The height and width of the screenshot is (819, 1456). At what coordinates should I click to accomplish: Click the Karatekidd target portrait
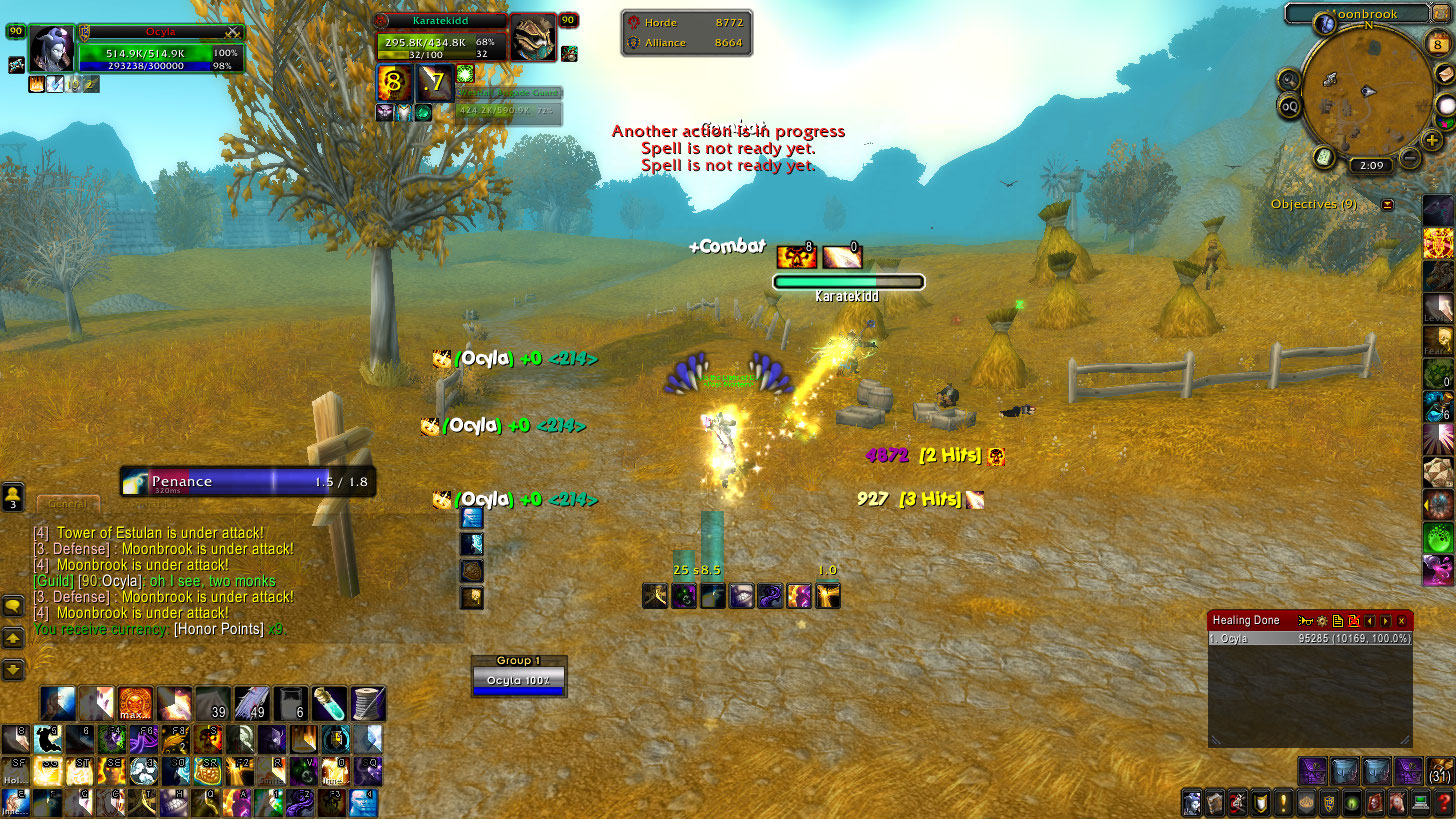pyautogui.click(x=533, y=38)
